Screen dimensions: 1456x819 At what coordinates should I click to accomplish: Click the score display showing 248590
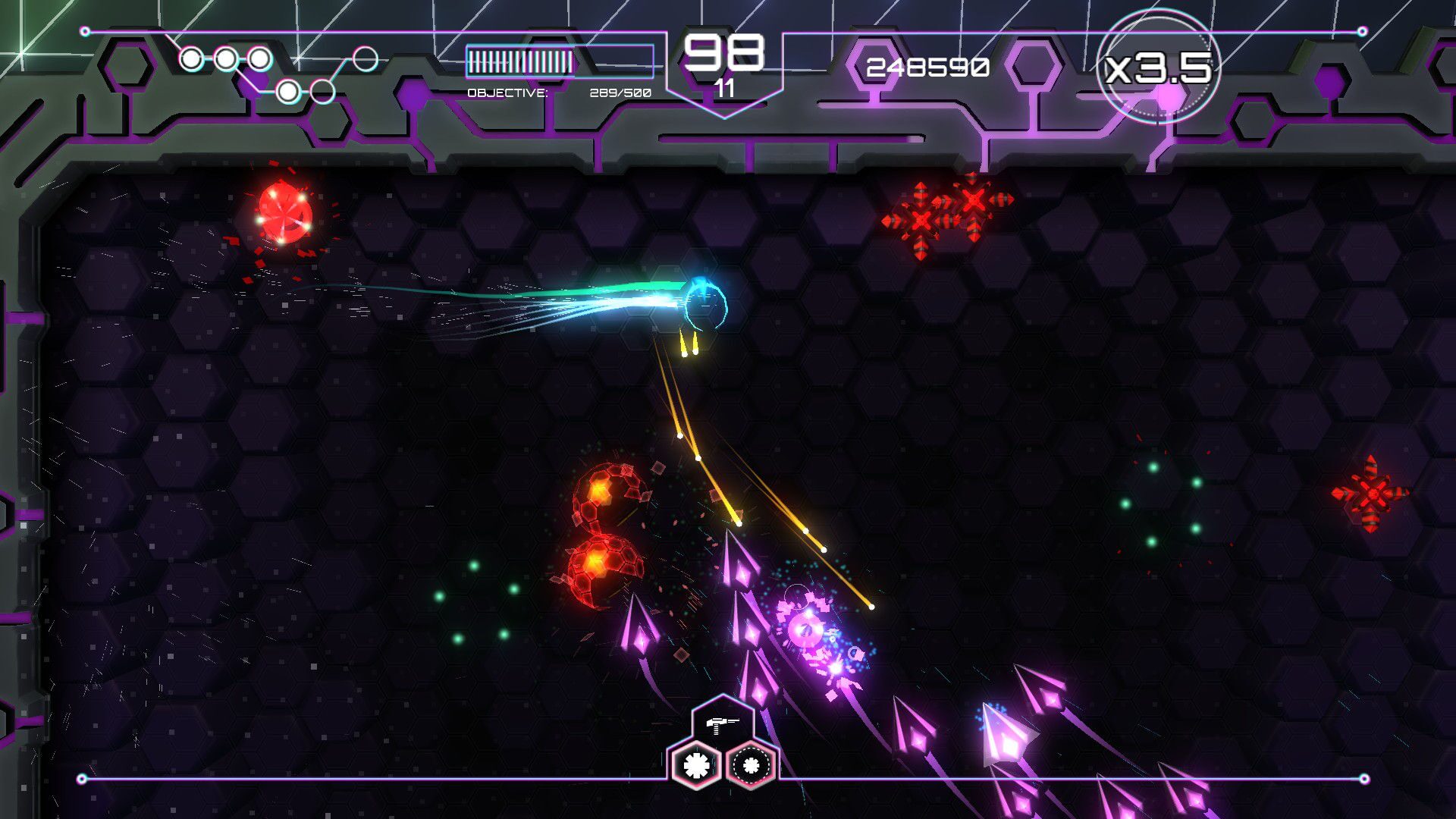[927, 67]
